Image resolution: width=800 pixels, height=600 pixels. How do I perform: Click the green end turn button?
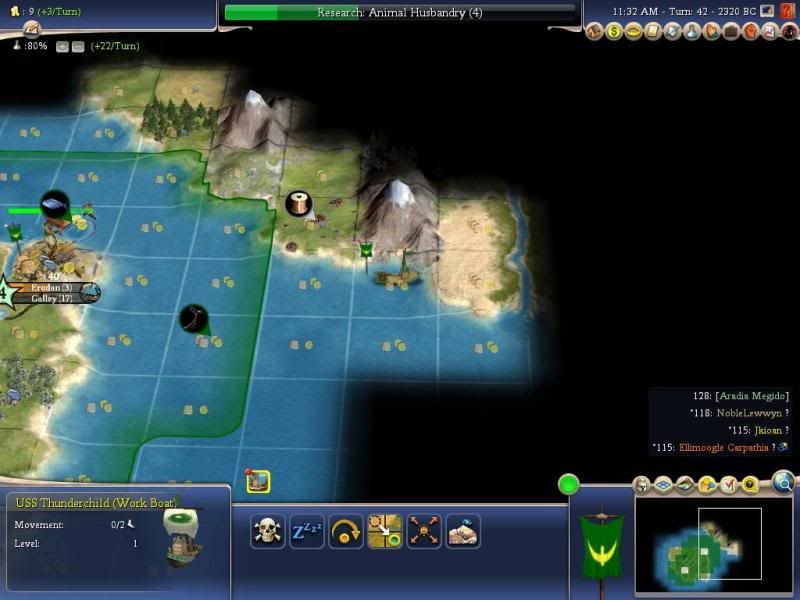(569, 485)
